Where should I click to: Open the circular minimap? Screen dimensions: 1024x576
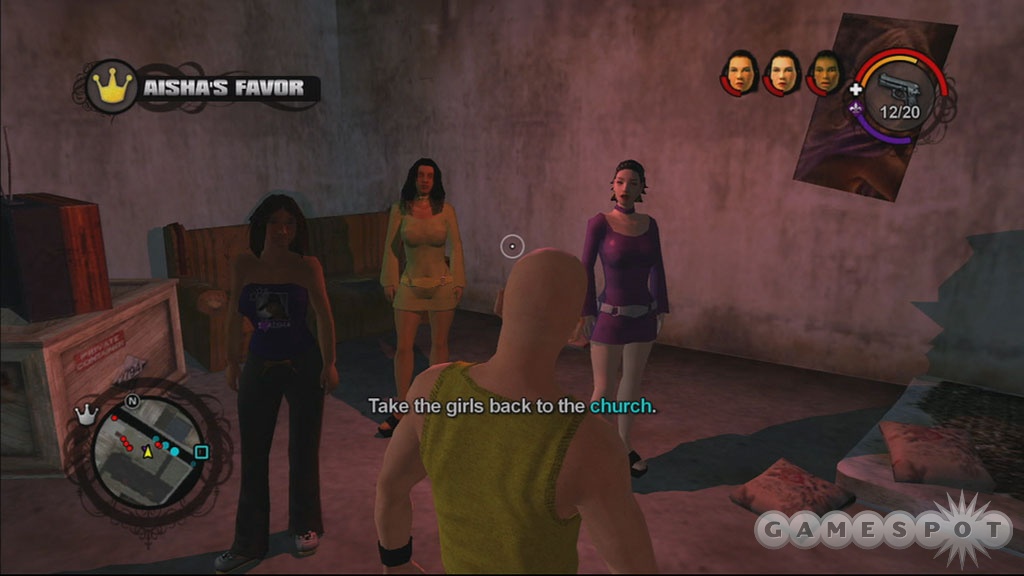click(x=148, y=448)
